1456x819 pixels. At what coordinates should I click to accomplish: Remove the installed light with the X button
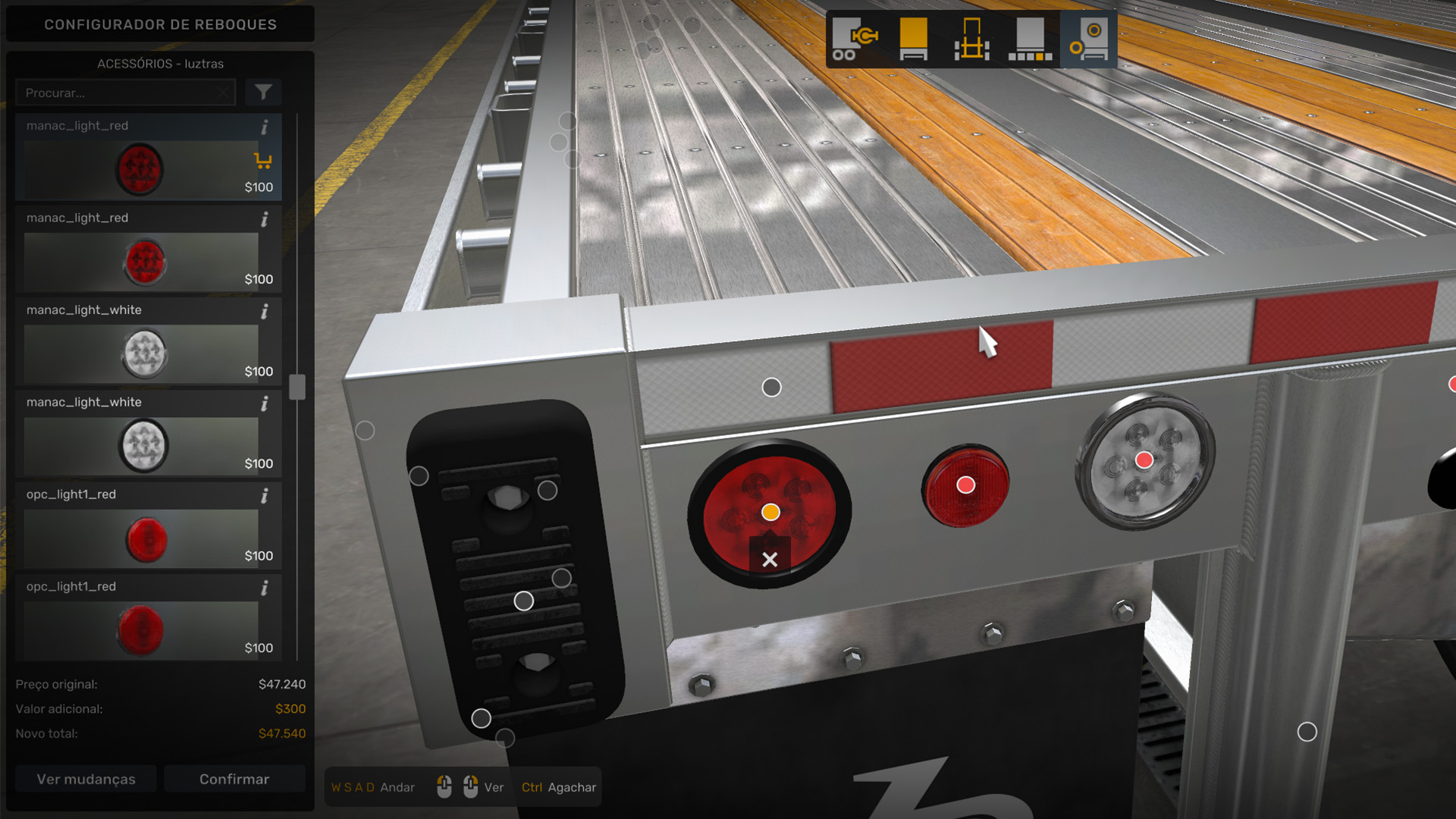click(770, 560)
